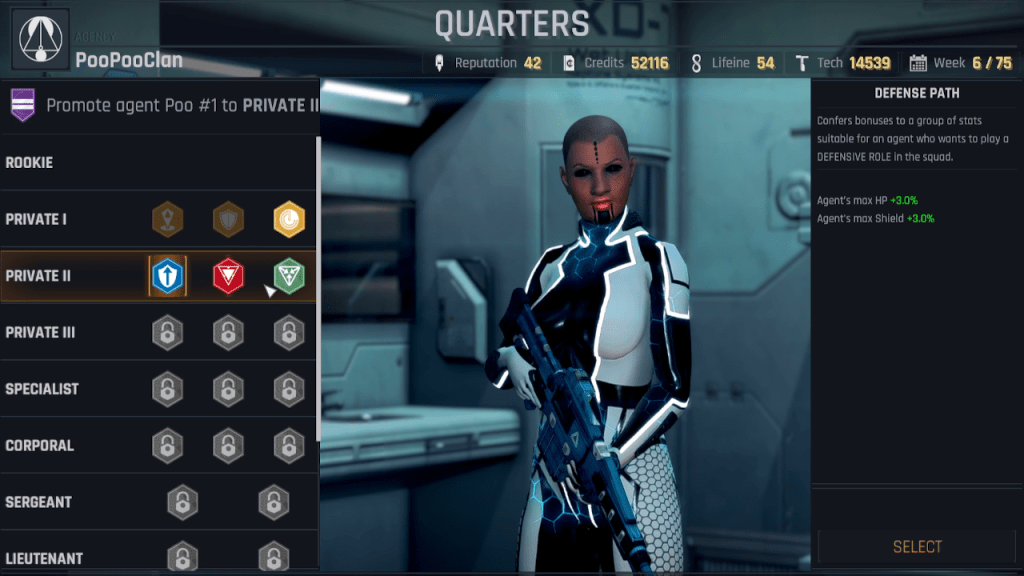Screen dimensions: 1024x576
Task: Pick the red inverted-triangle path icon
Action: [228, 275]
